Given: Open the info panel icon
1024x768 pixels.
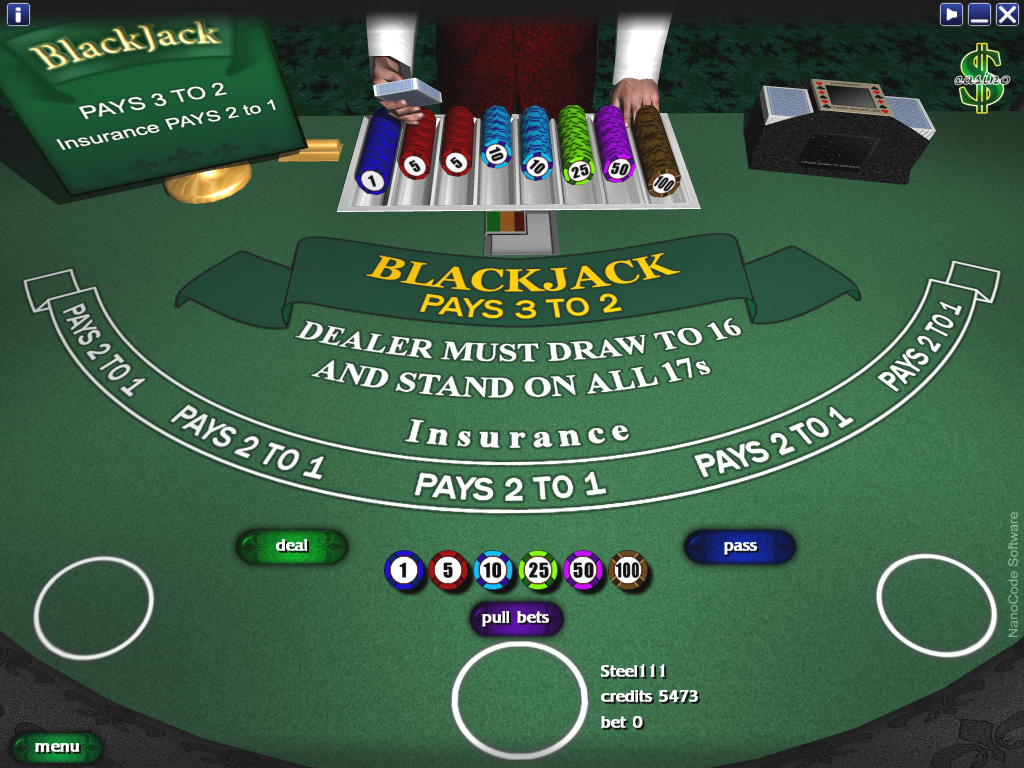Looking at the screenshot, I should [x=18, y=14].
